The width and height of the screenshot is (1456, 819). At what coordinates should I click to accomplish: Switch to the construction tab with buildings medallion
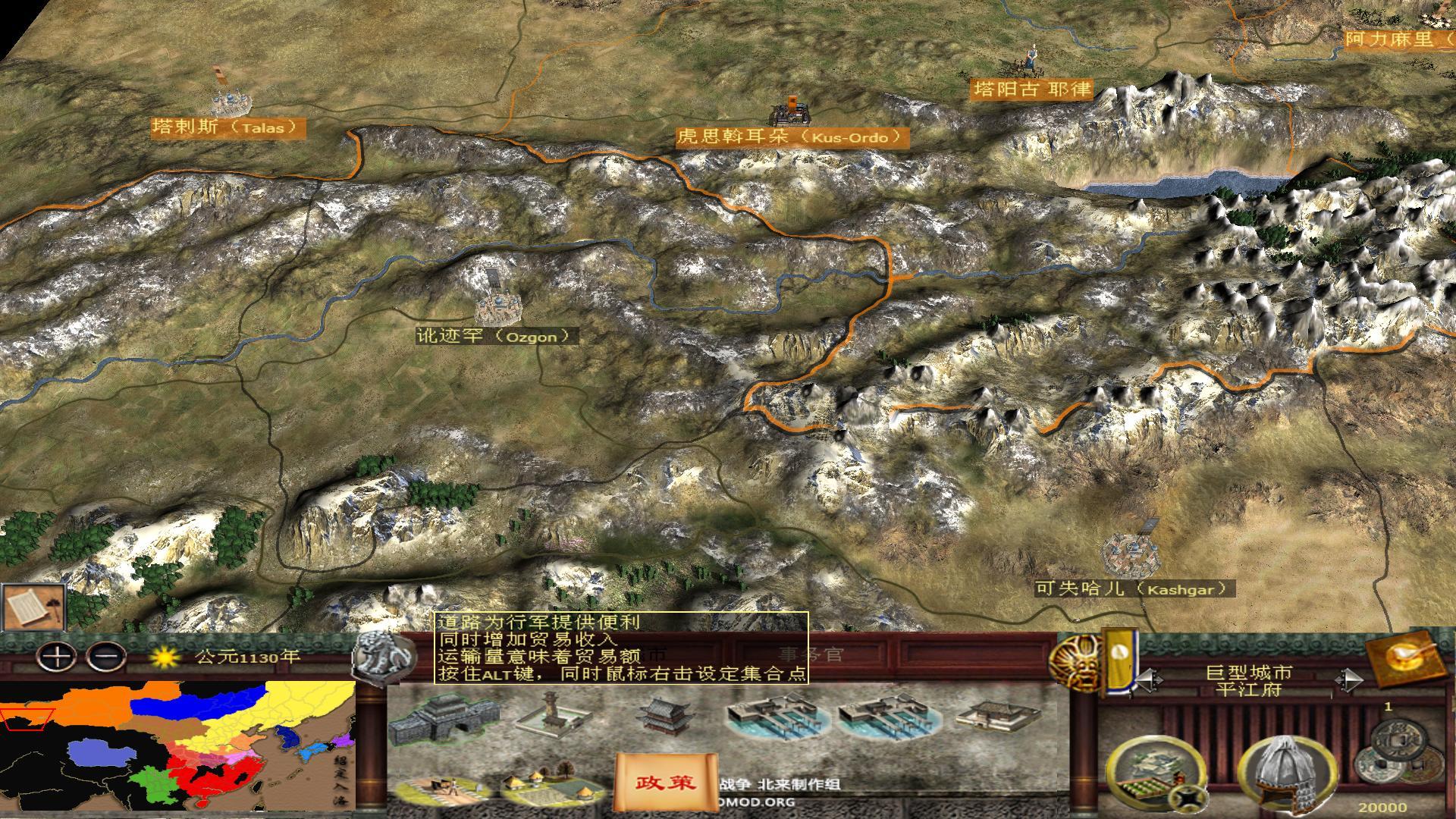coord(1155,771)
